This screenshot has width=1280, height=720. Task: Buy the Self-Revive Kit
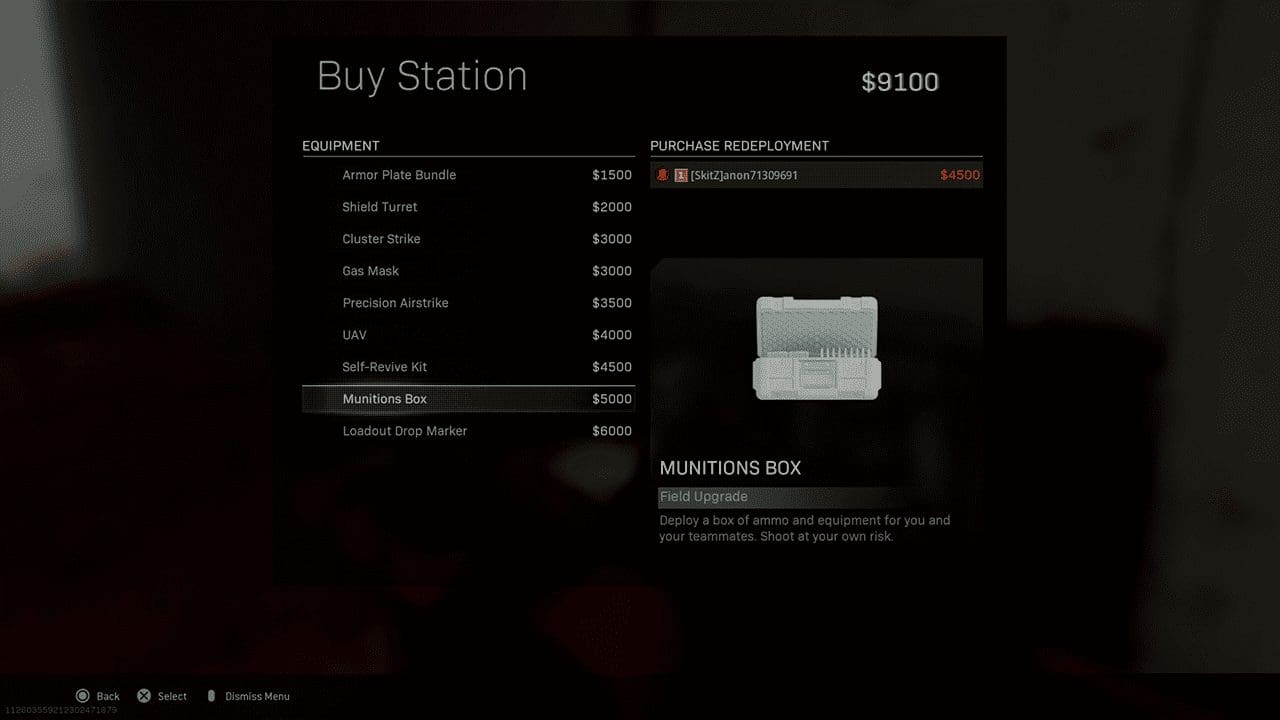[x=468, y=367]
